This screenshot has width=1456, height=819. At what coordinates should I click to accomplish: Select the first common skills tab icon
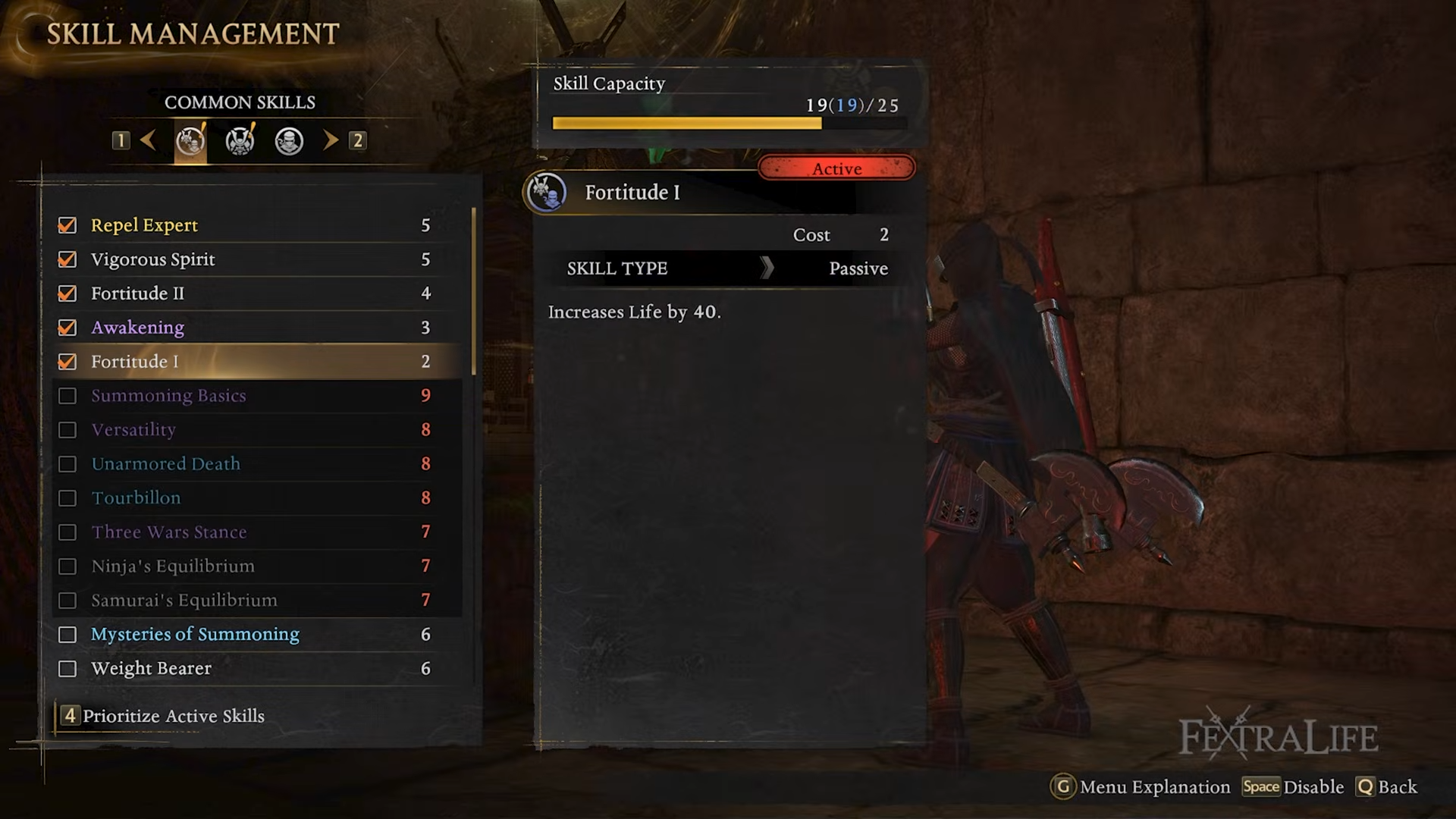(x=190, y=141)
